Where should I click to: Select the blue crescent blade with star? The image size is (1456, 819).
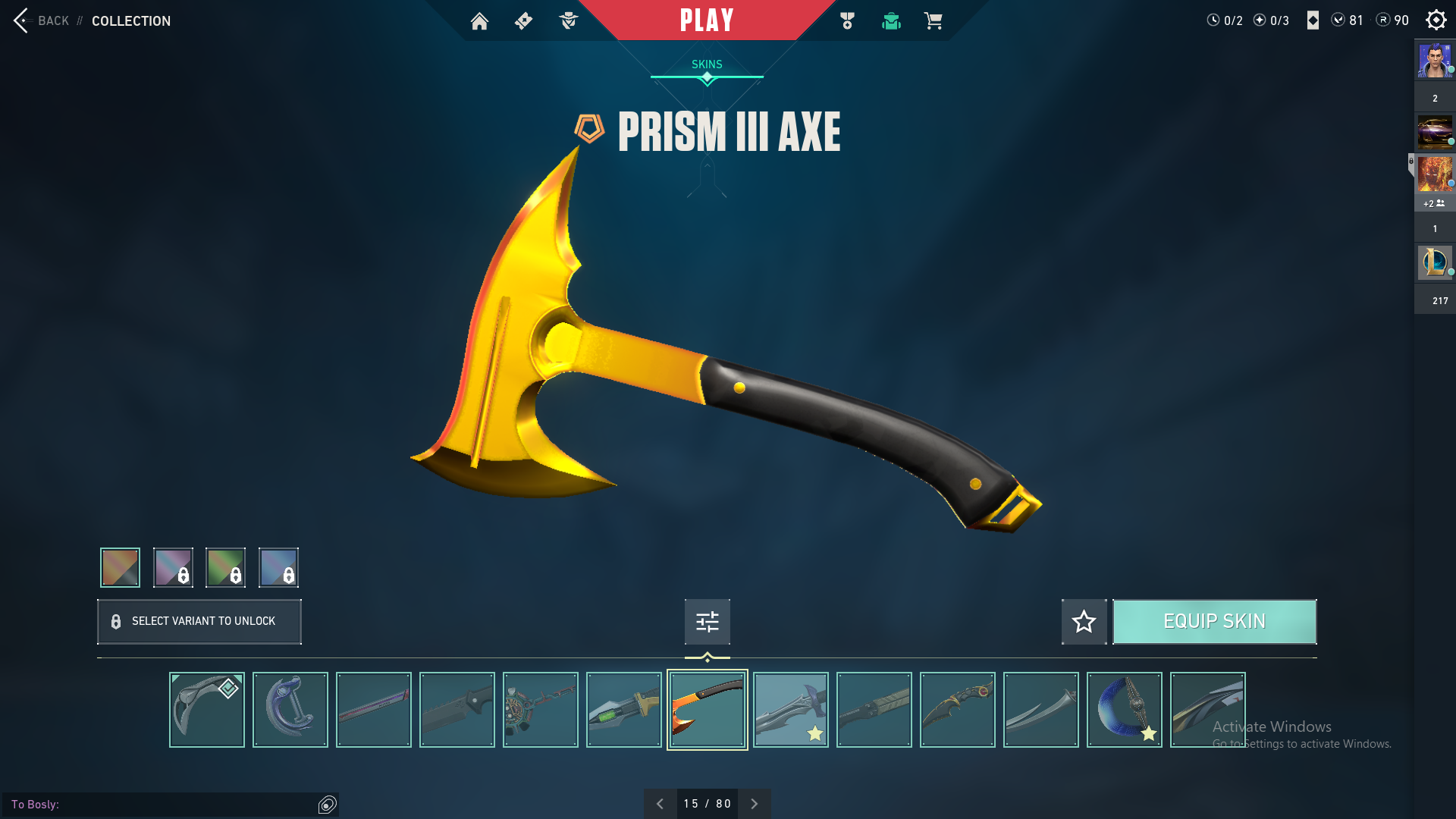point(1124,710)
